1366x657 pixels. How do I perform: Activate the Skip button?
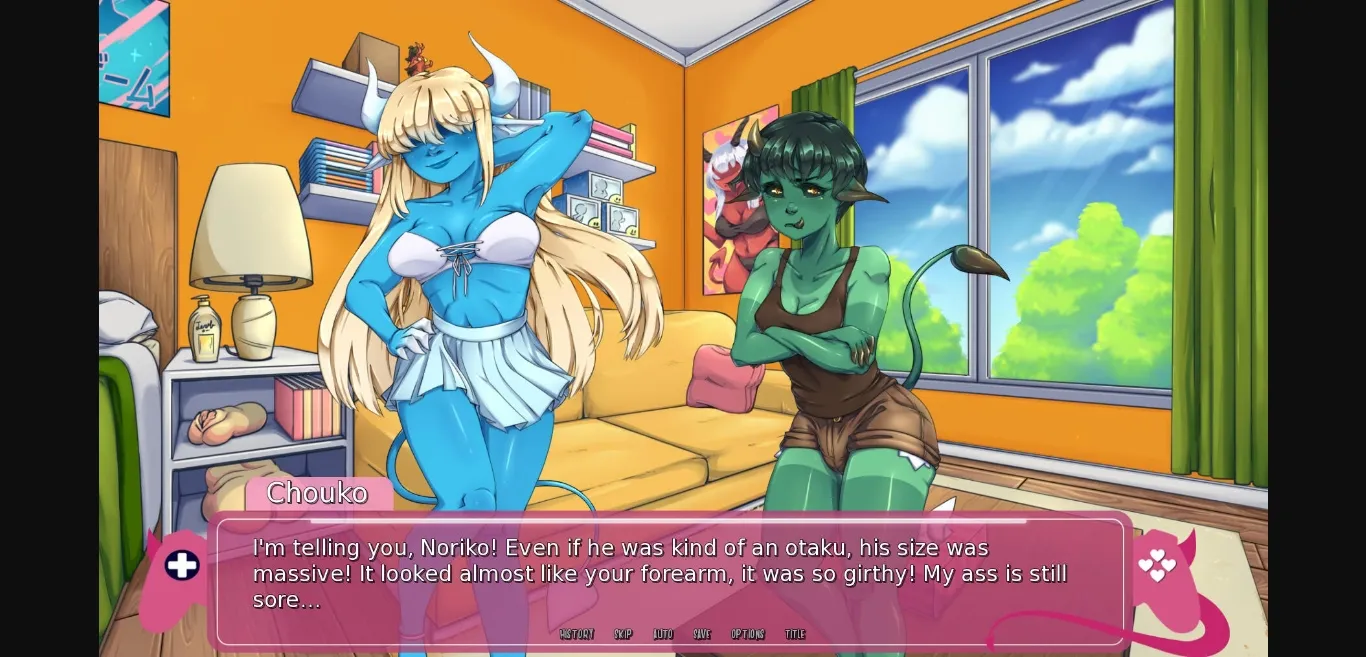pyautogui.click(x=623, y=634)
